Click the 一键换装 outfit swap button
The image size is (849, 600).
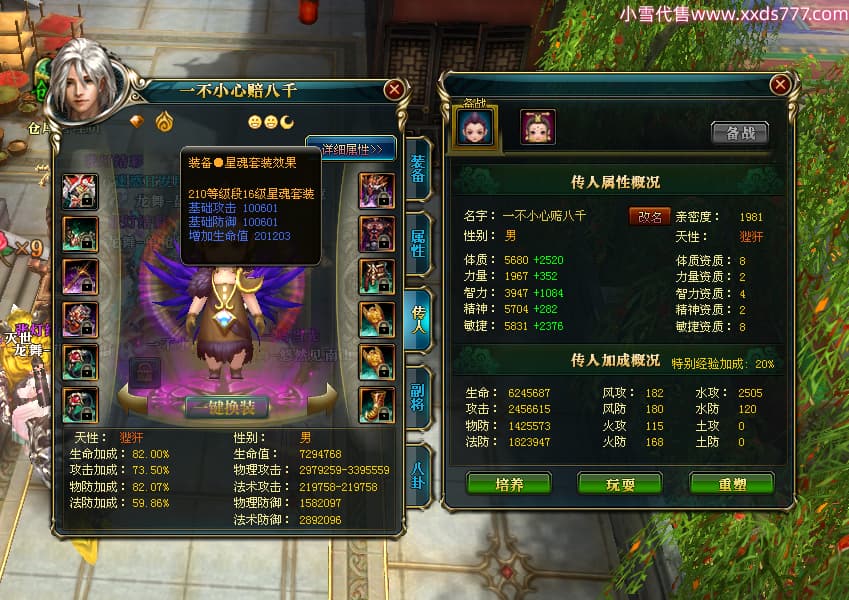226,407
